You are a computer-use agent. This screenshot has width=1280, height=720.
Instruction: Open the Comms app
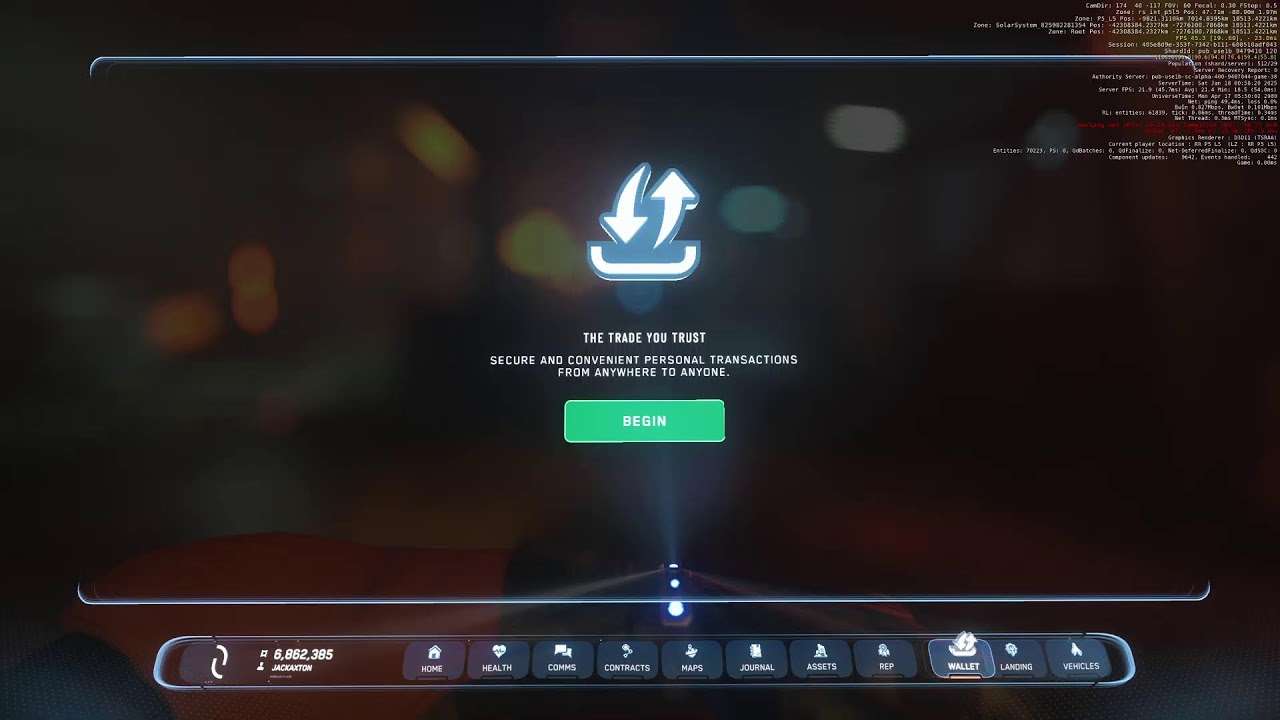click(x=562, y=659)
